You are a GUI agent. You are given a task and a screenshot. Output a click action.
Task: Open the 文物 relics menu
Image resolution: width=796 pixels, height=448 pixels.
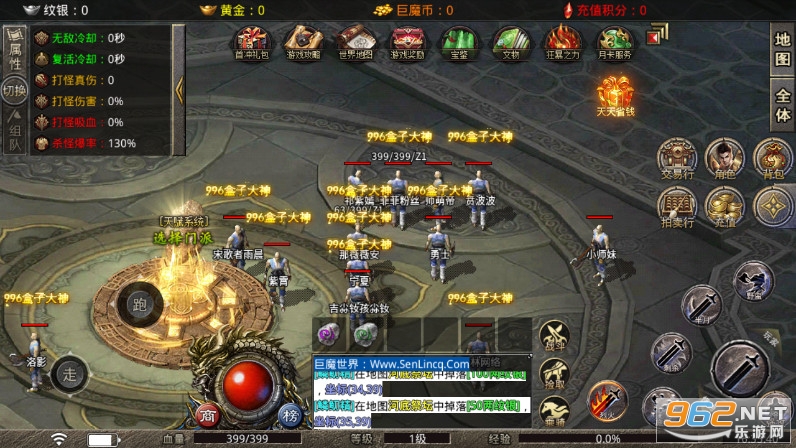click(x=510, y=42)
